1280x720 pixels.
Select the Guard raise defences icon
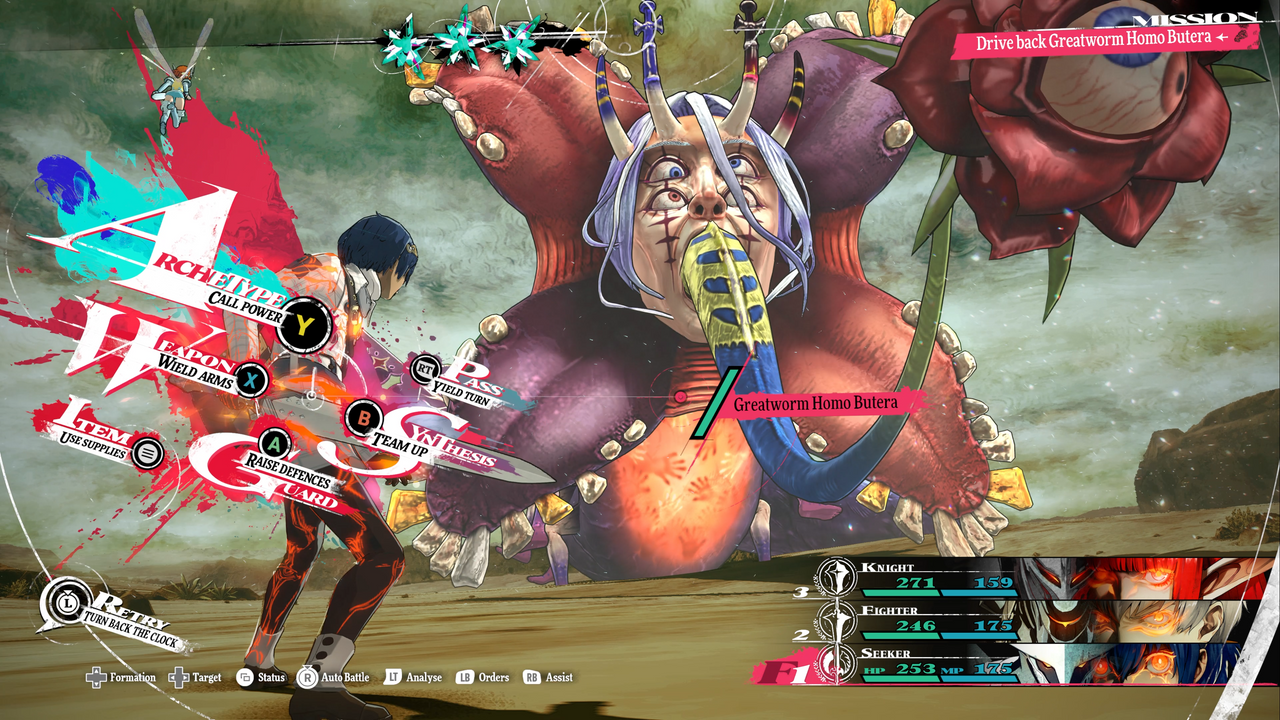click(x=274, y=441)
